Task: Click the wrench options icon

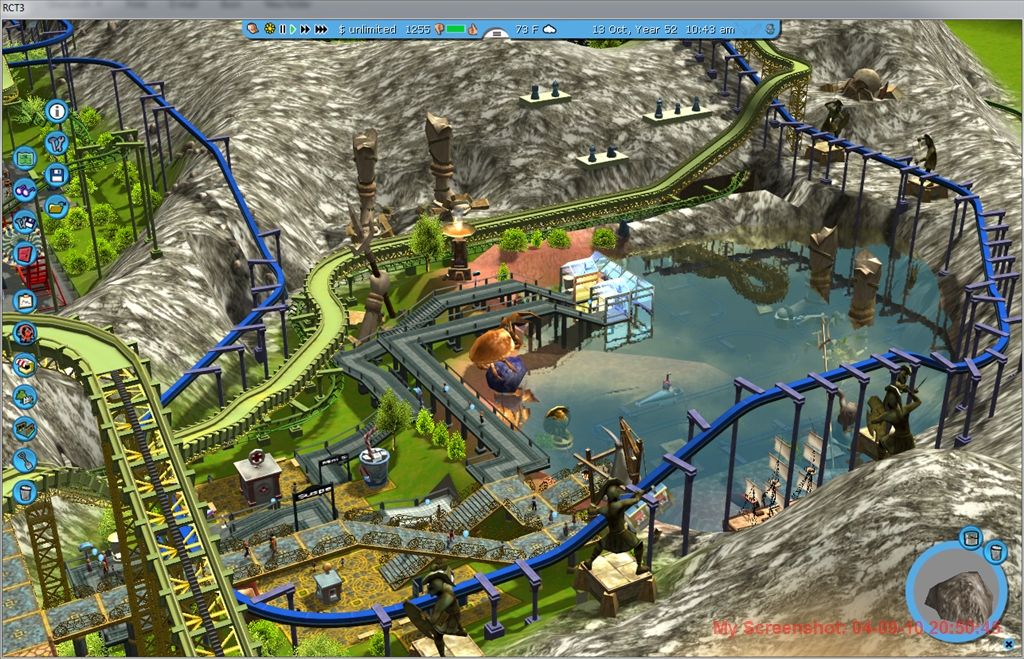Action: [x=56, y=143]
